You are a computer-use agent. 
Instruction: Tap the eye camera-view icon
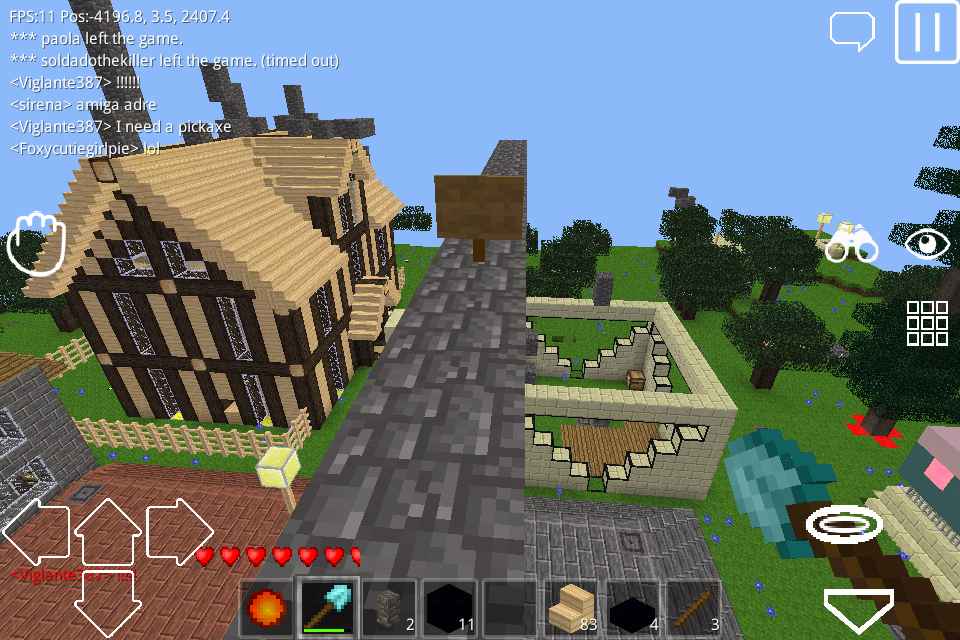tap(927, 243)
